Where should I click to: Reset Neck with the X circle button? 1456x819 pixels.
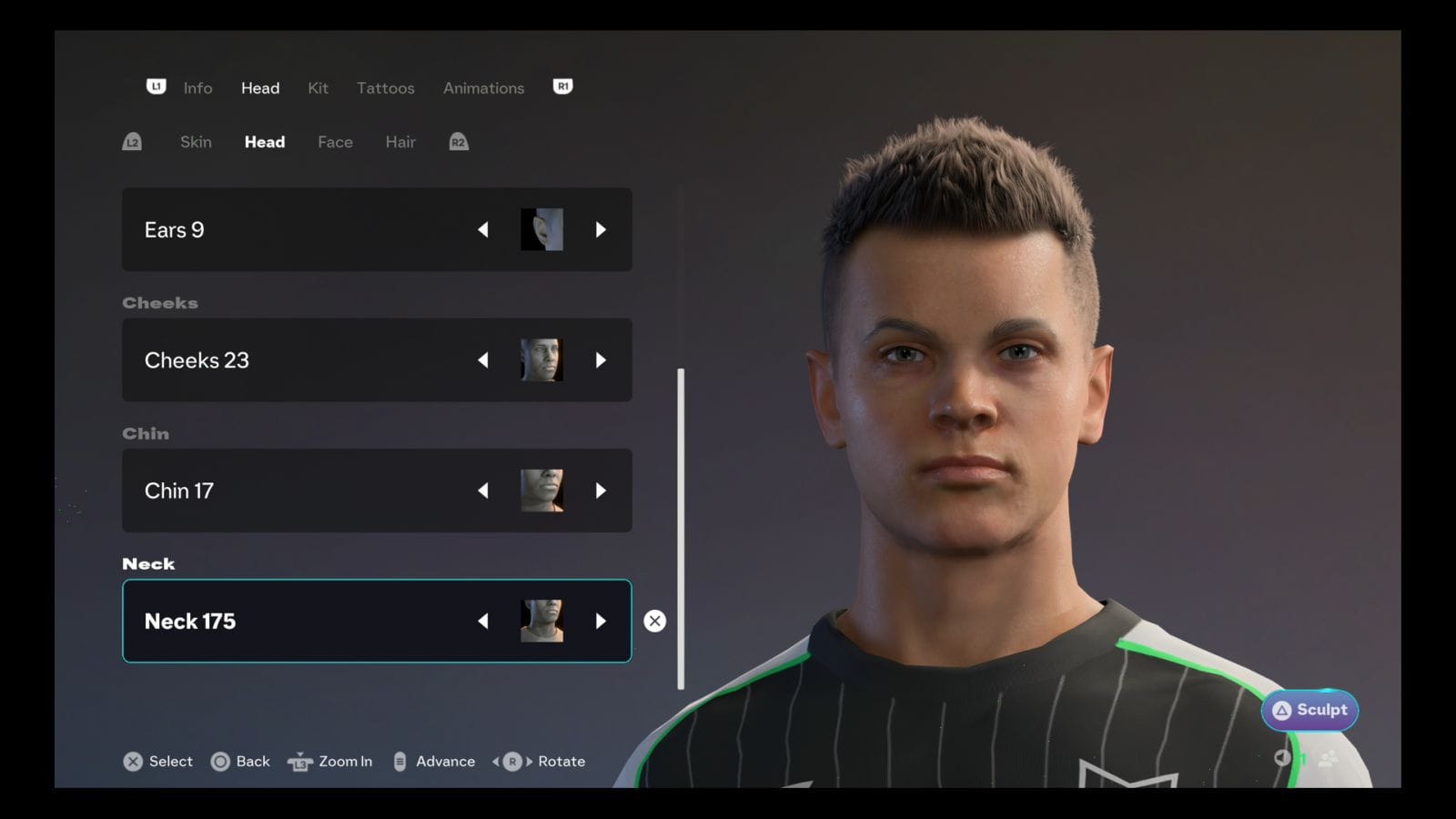(x=654, y=622)
